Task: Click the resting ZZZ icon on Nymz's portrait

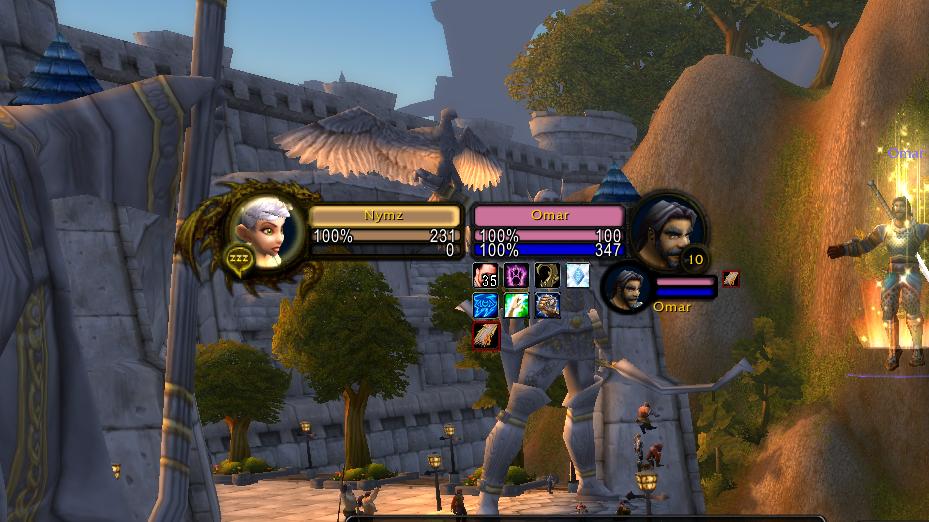Action: [x=238, y=258]
